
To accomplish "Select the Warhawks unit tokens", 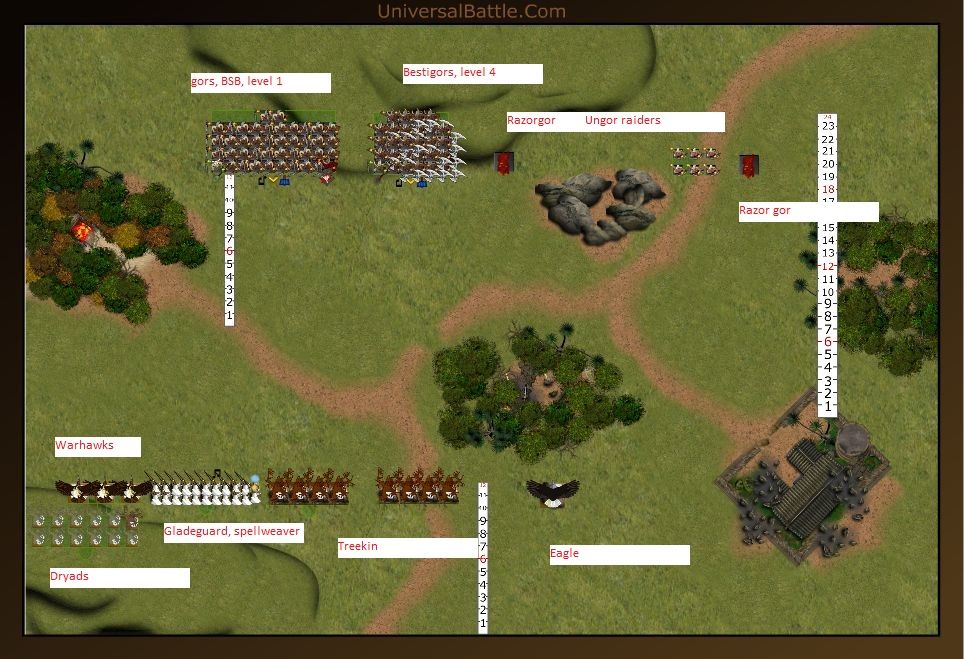I will coord(103,489).
